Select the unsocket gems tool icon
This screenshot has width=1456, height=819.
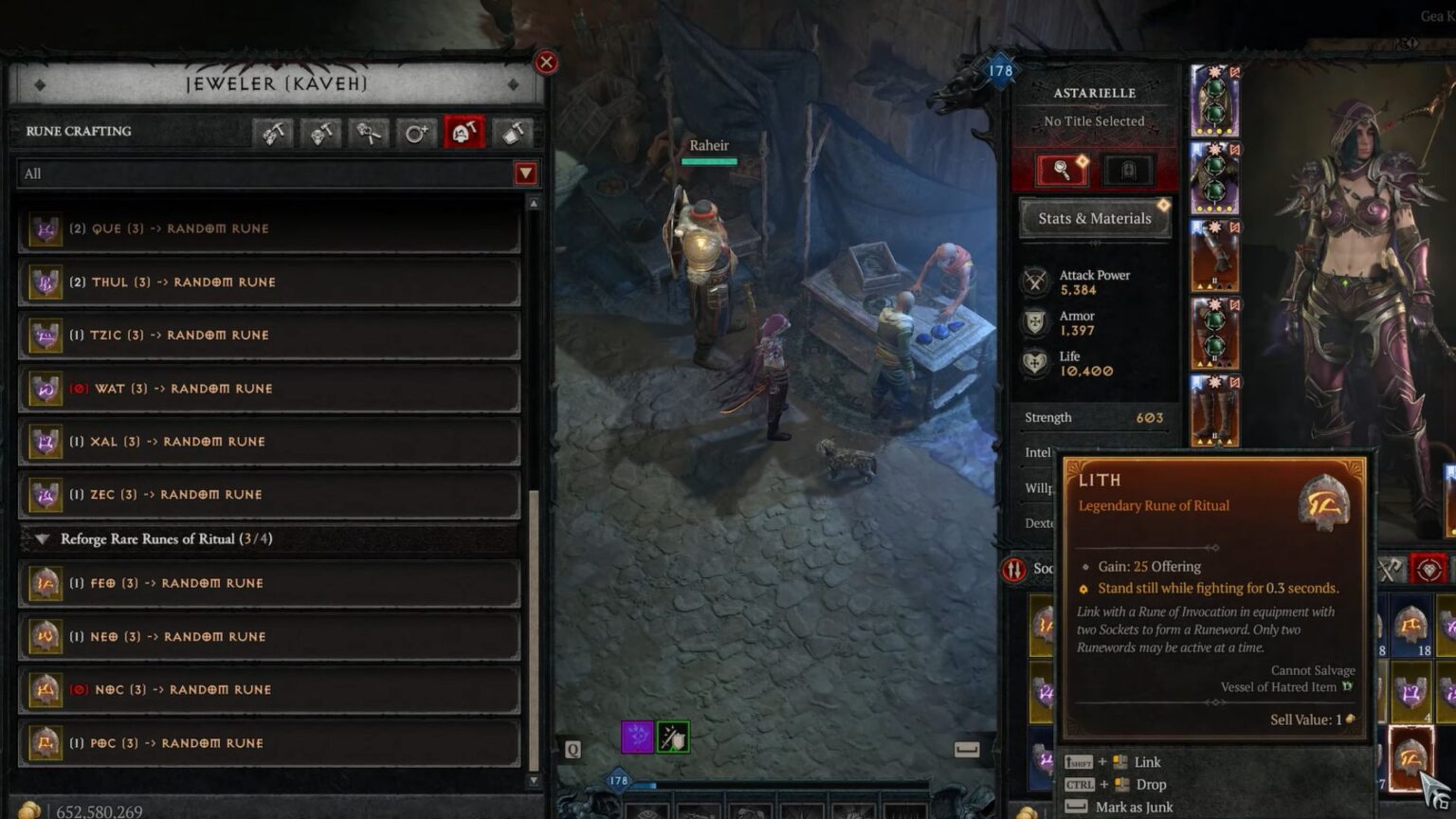(368, 133)
